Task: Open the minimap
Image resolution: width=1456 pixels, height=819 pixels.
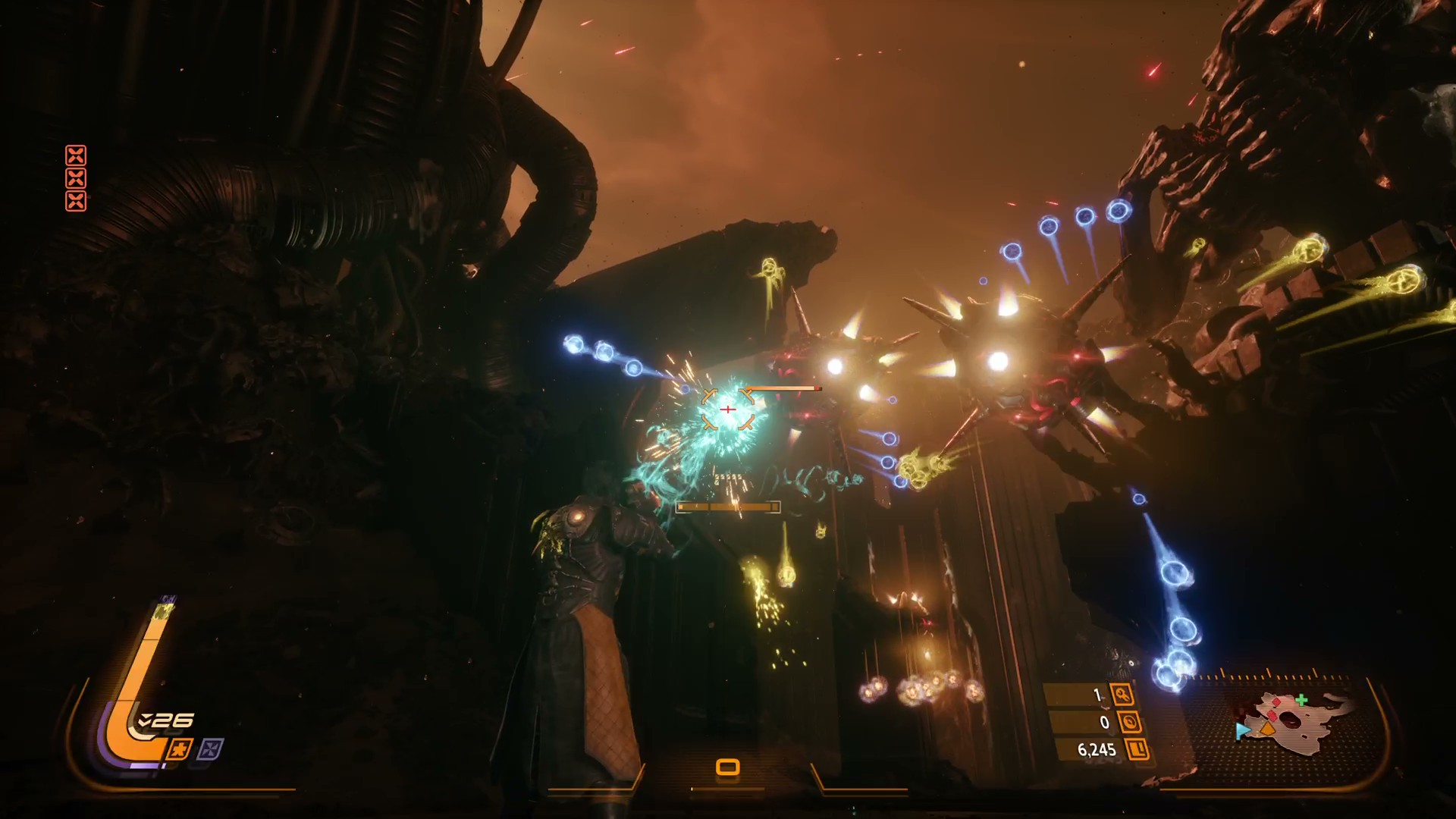Action: point(1289,719)
